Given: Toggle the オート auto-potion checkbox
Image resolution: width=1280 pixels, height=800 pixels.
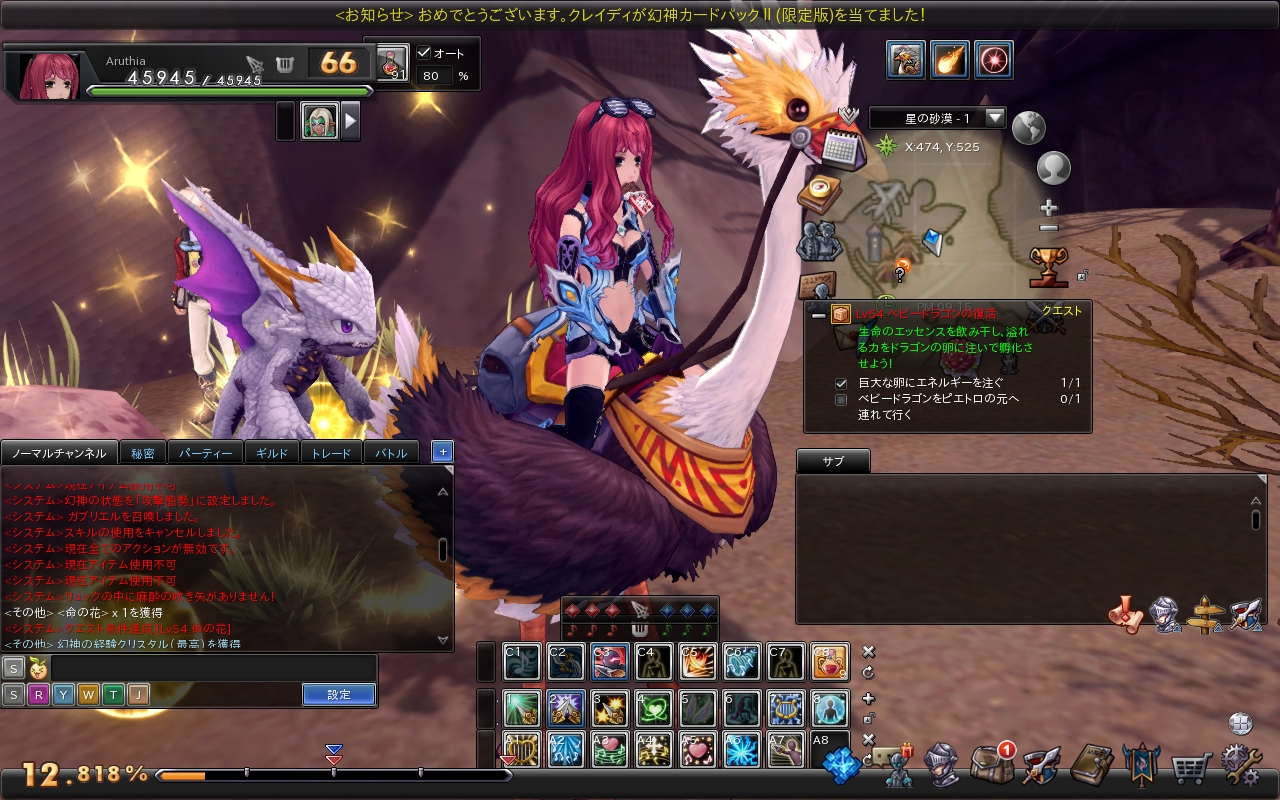Looking at the screenshot, I should [424, 53].
